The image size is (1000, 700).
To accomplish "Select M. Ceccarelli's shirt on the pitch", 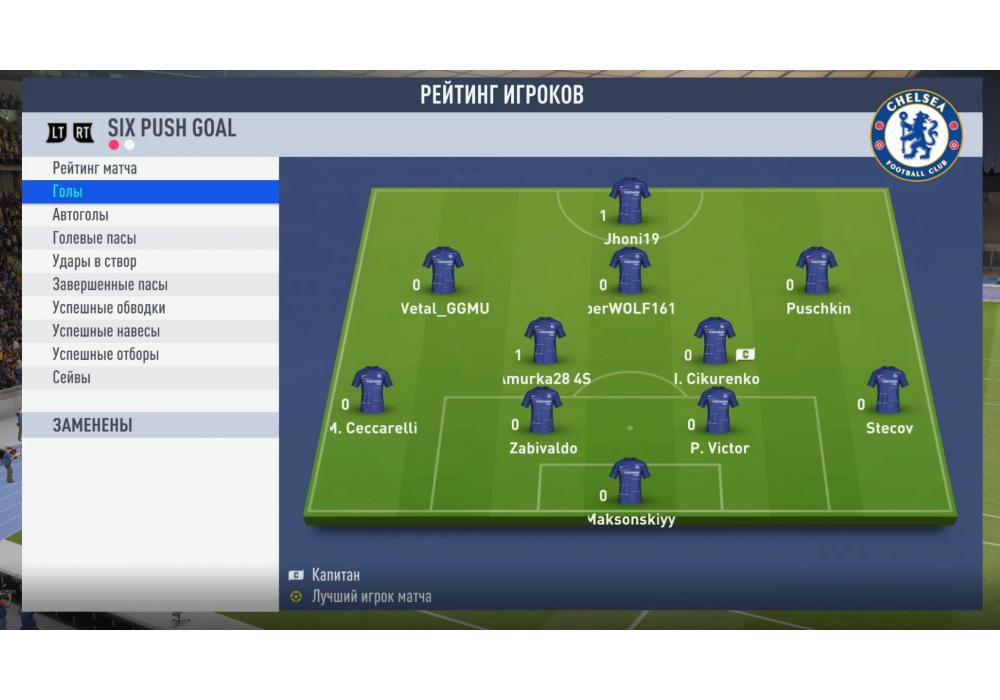I will [373, 391].
